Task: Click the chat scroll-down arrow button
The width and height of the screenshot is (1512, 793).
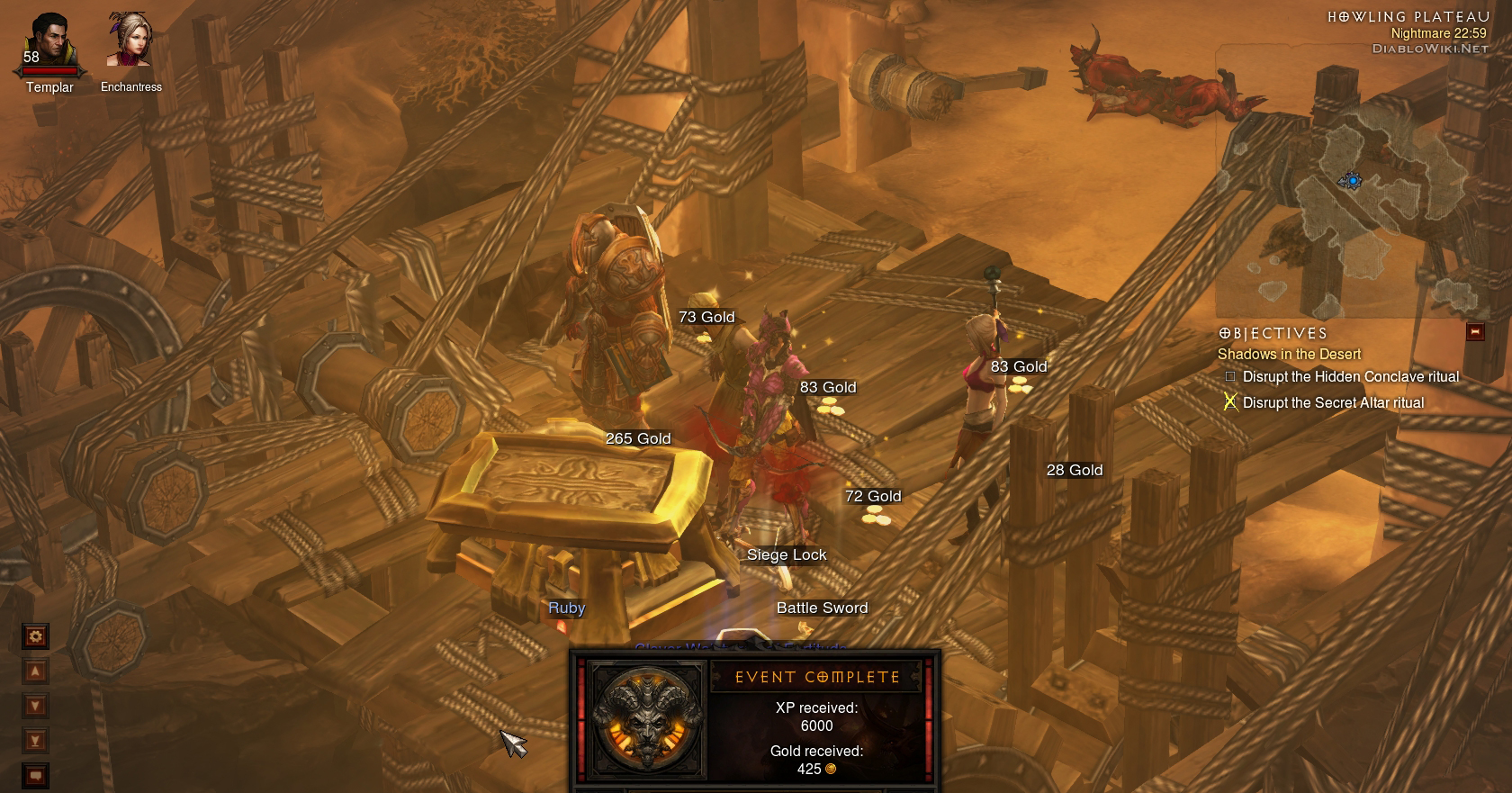Action: [x=36, y=706]
